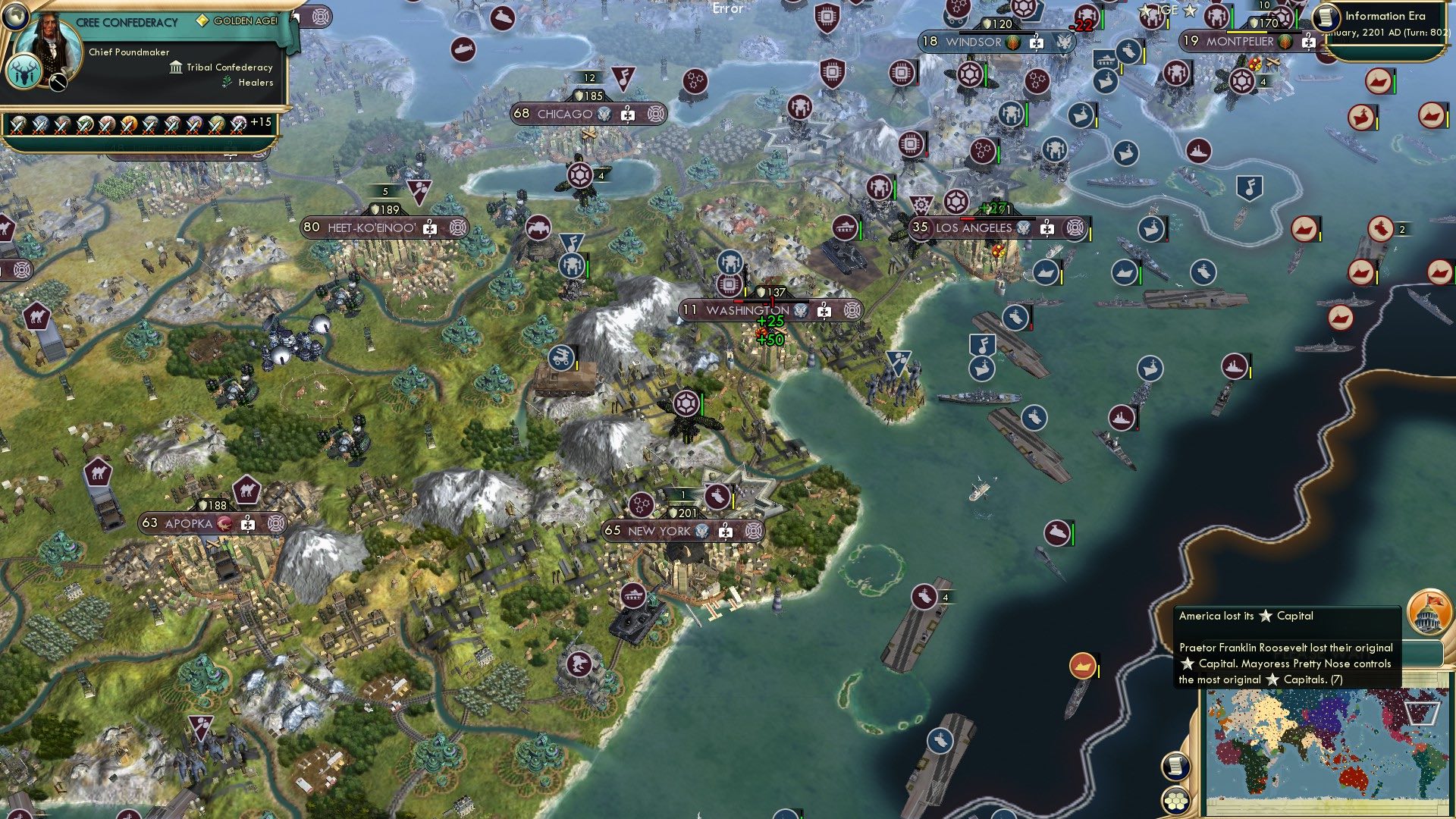
Task: Show the Healers trait entry
Action: coord(255,83)
